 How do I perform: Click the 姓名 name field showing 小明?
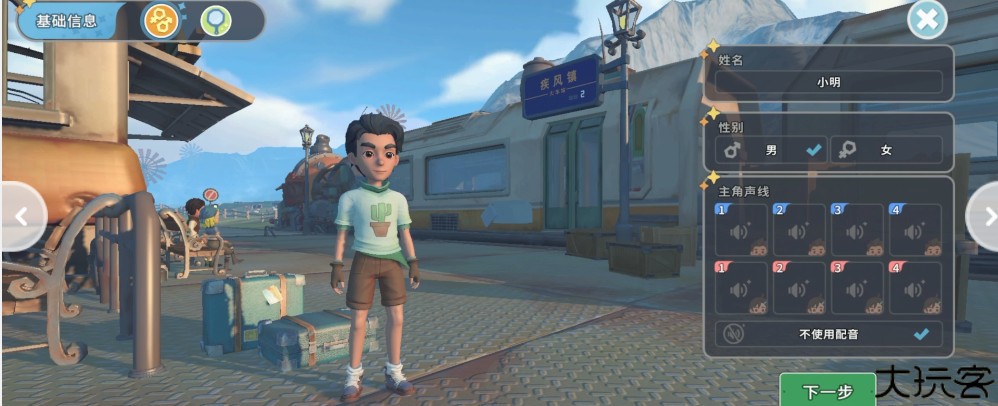click(x=828, y=82)
